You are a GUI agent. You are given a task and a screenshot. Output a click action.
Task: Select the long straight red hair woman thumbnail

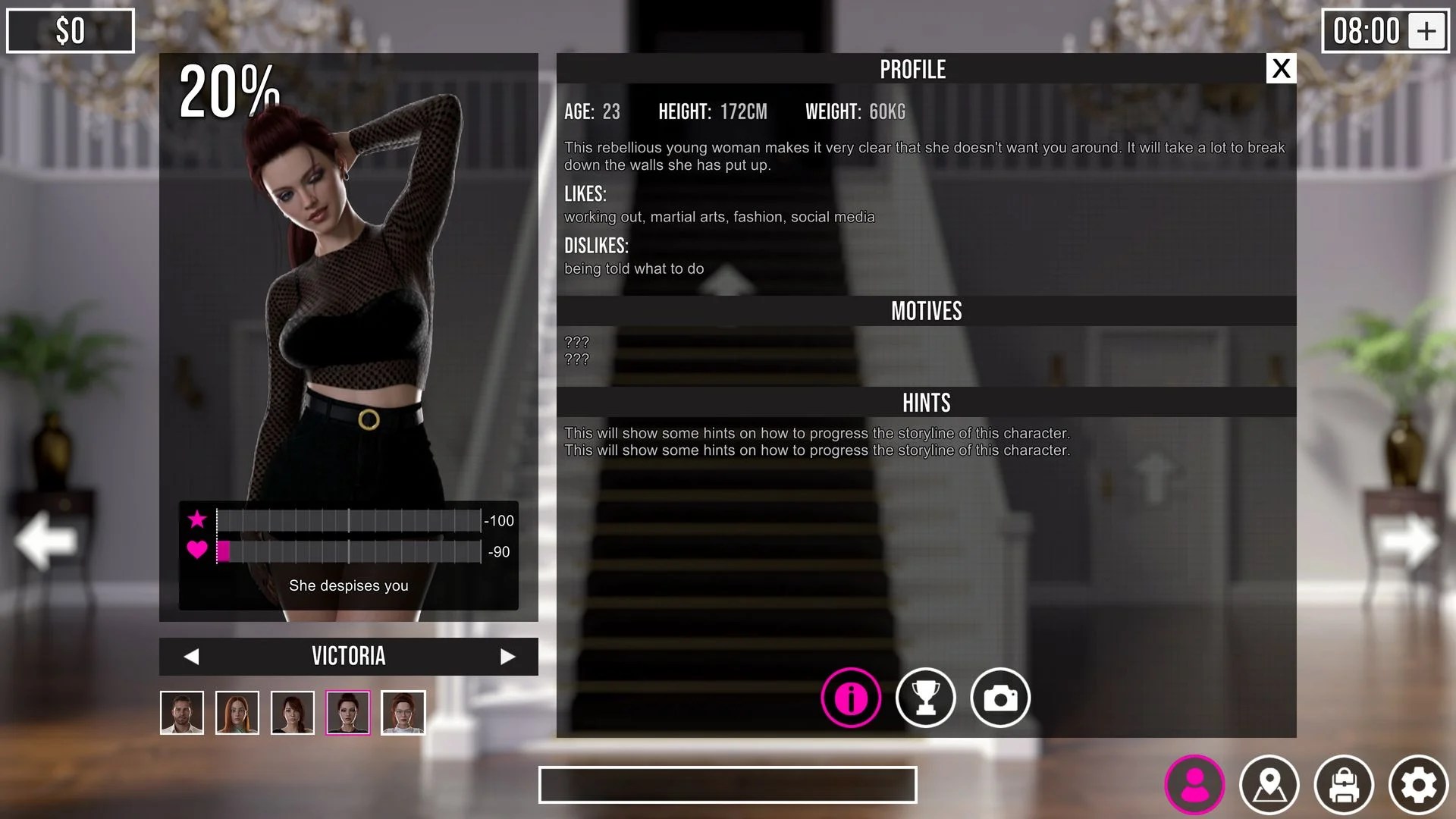pyautogui.click(x=237, y=713)
